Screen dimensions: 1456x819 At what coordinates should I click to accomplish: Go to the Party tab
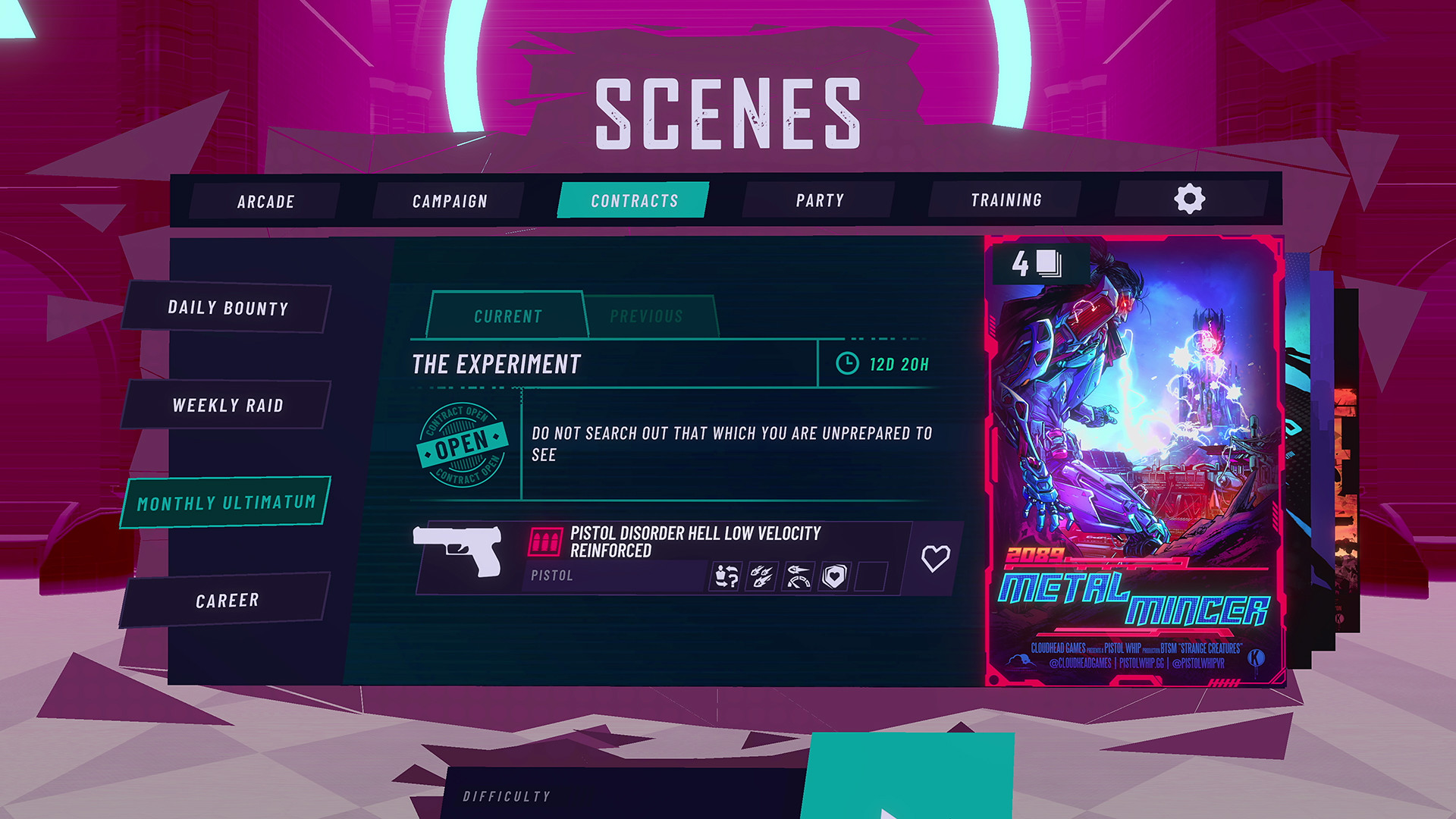(x=819, y=200)
